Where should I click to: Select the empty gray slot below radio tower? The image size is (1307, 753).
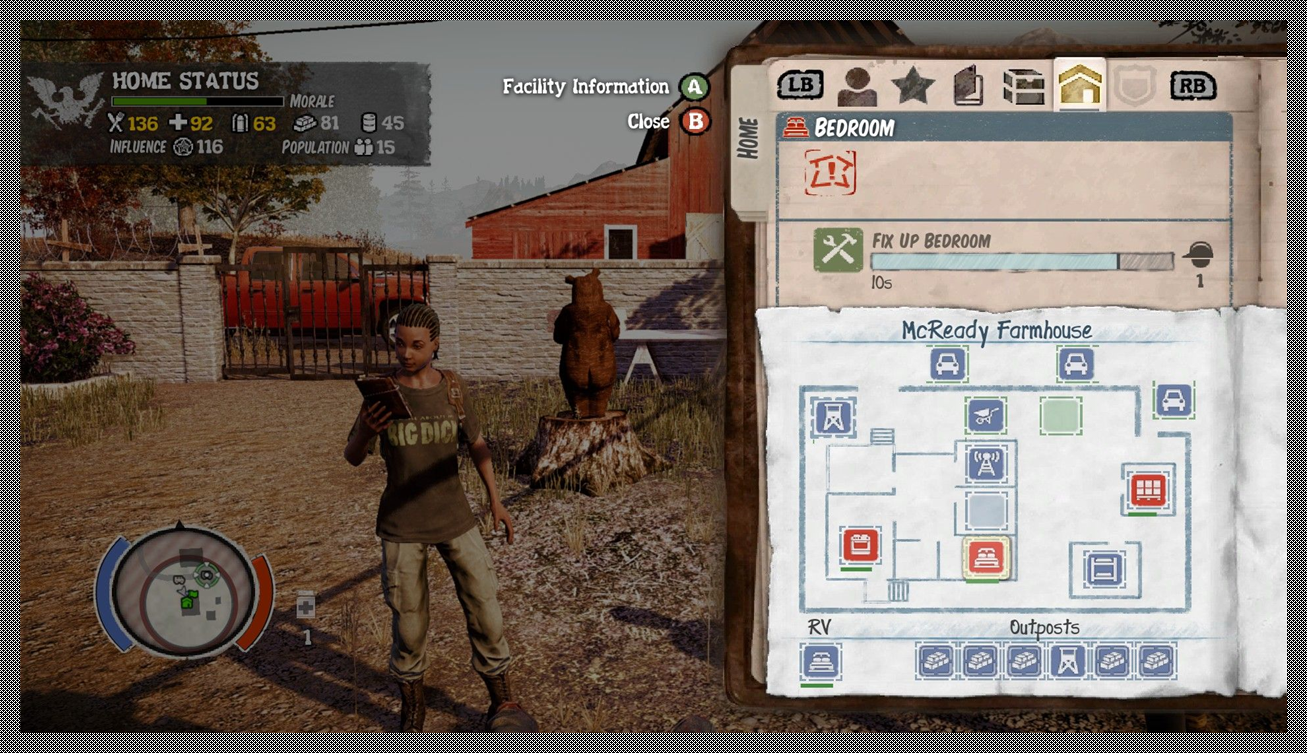(x=986, y=510)
